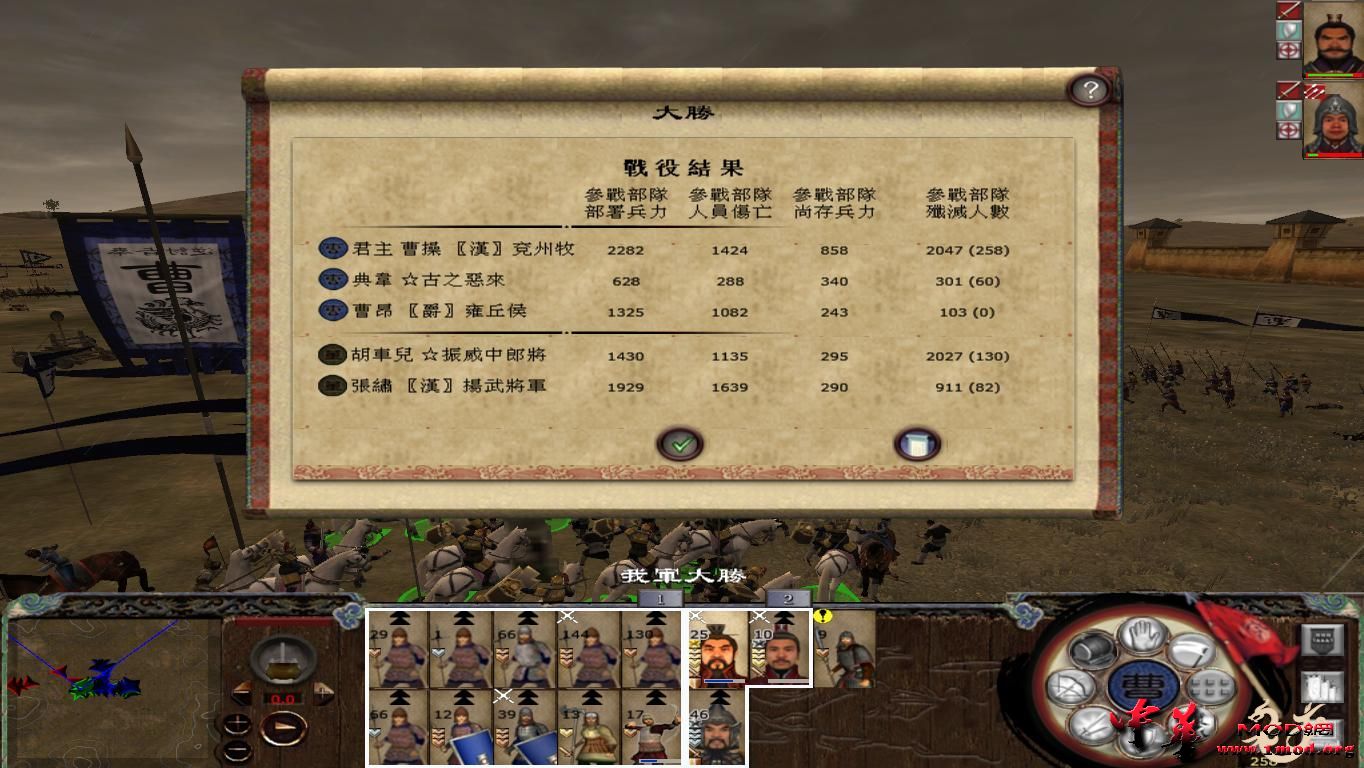Select the halt (hand) command icon

click(1140, 637)
